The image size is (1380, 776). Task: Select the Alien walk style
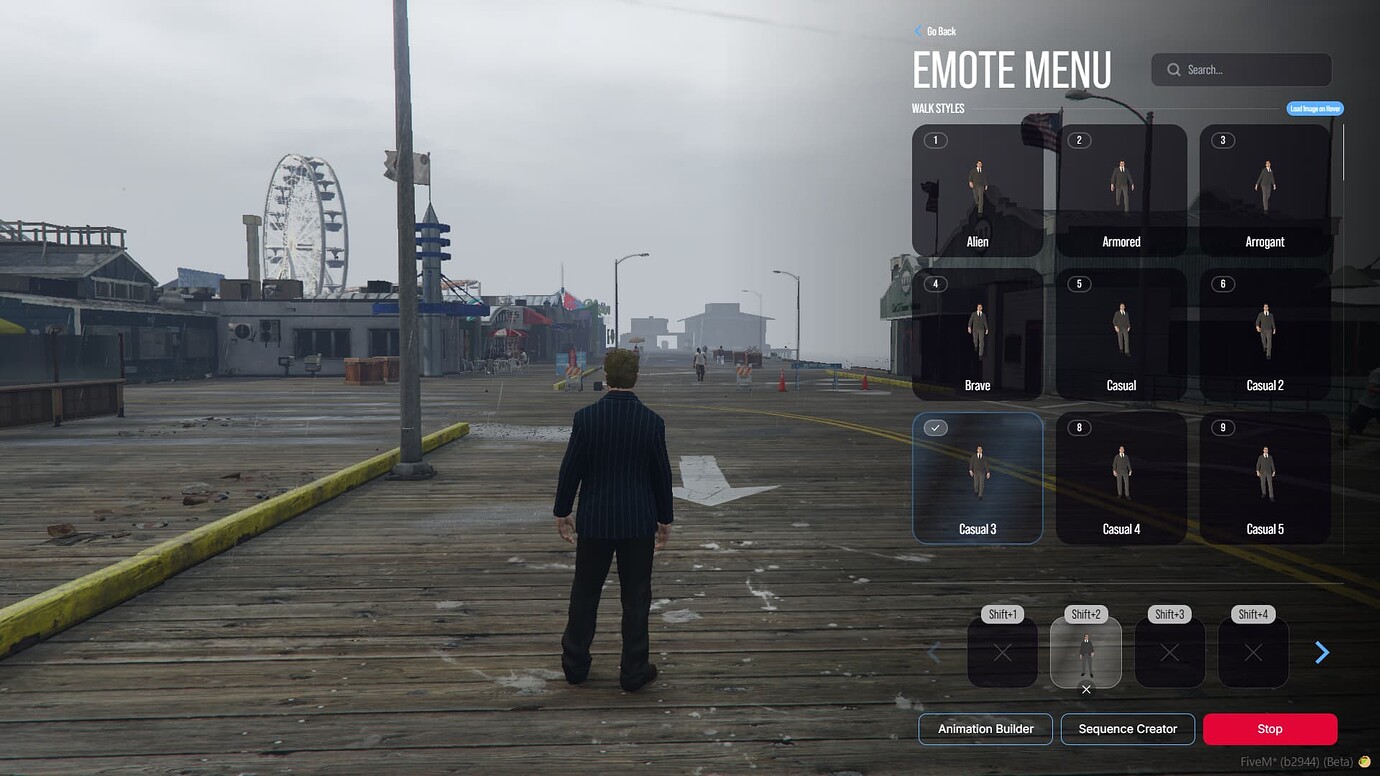pos(977,190)
